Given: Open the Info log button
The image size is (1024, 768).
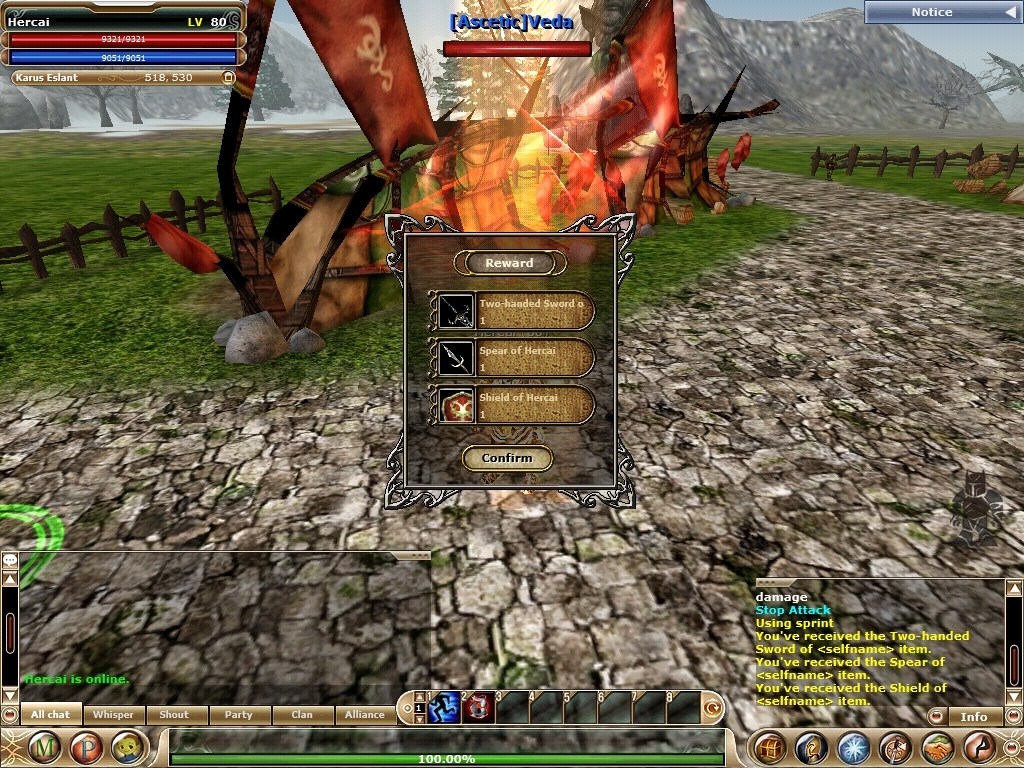Looking at the screenshot, I should [973, 716].
